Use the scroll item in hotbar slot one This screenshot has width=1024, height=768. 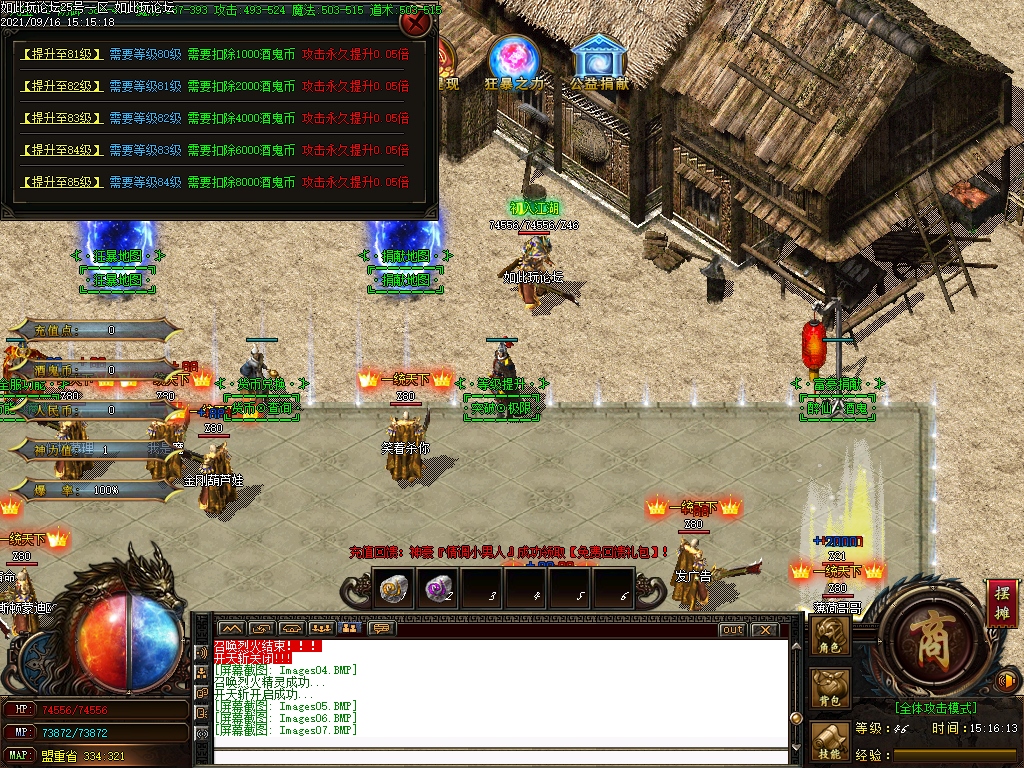[x=393, y=590]
